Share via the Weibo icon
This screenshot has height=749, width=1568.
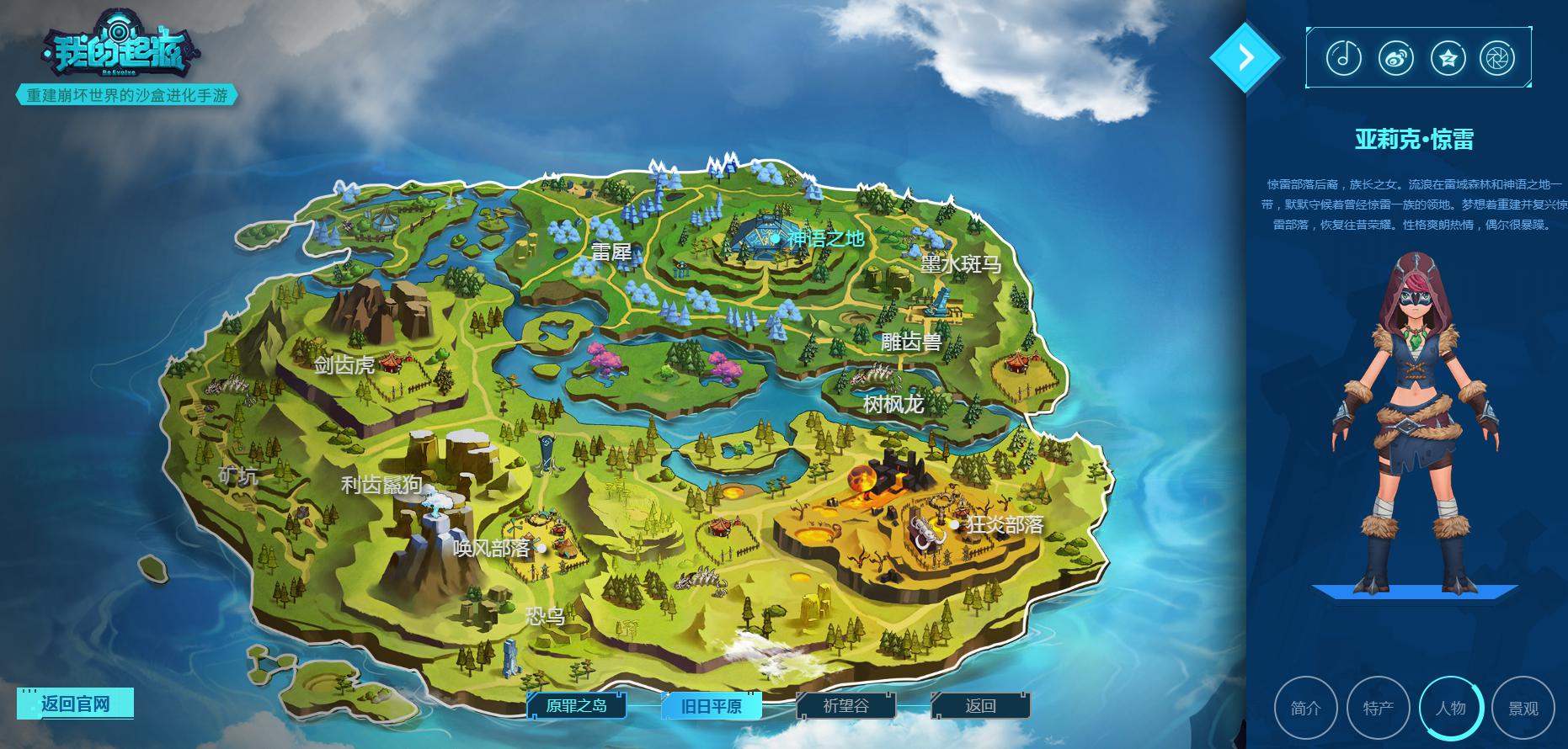(1396, 58)
